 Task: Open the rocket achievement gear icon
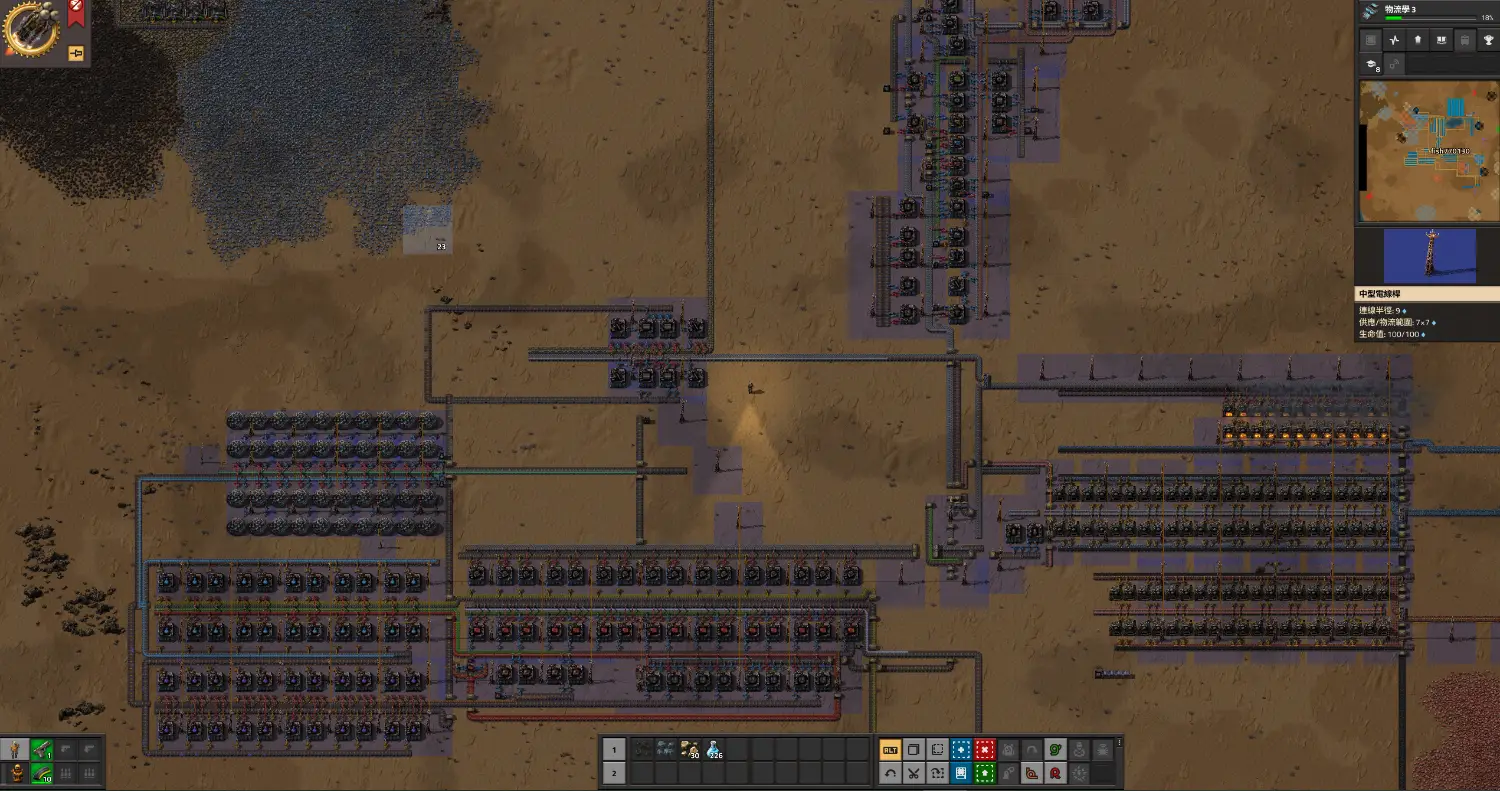(31, 30)
